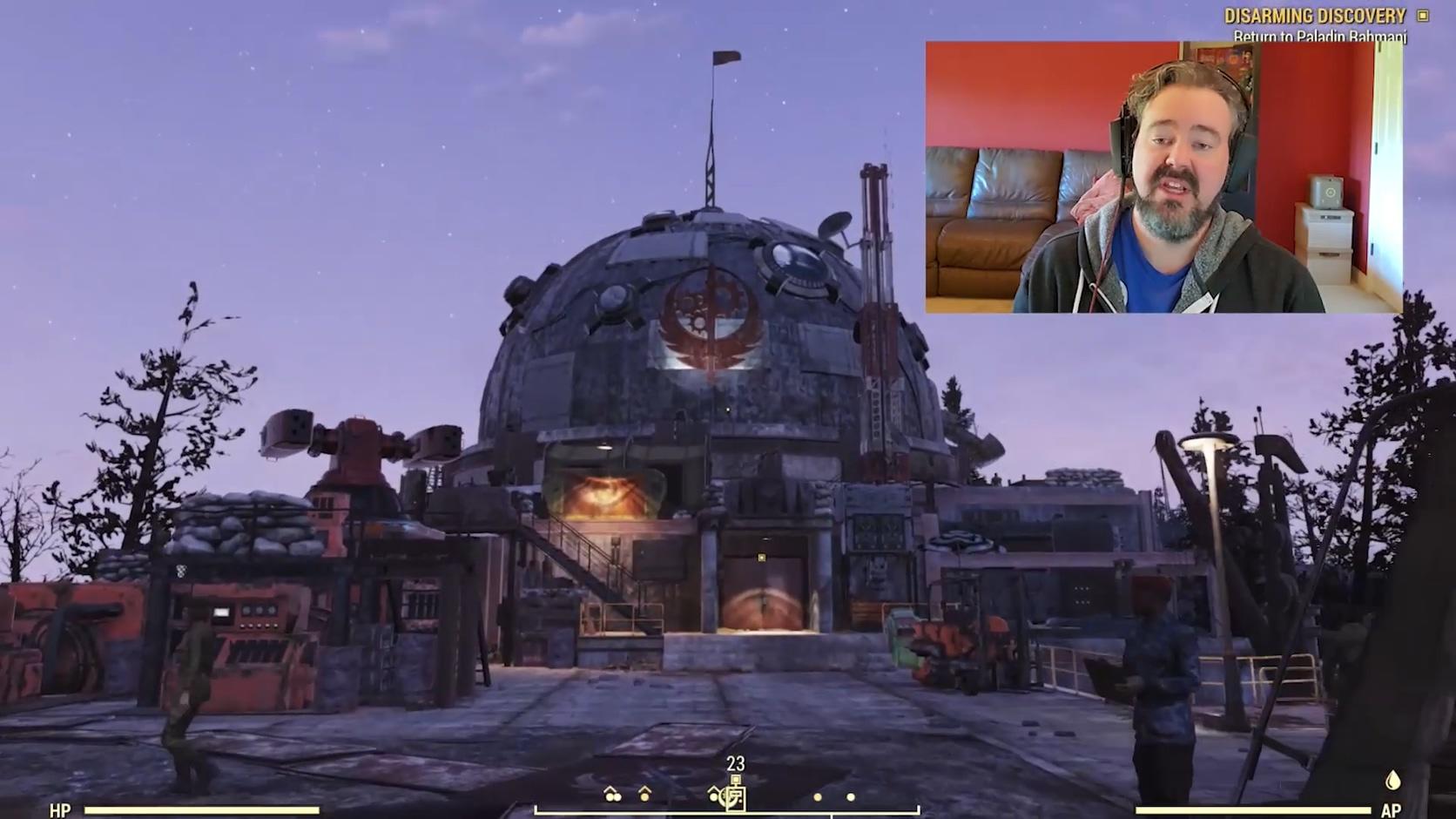
Task: Click the HP label at bottom left
Action: [58, 810]
